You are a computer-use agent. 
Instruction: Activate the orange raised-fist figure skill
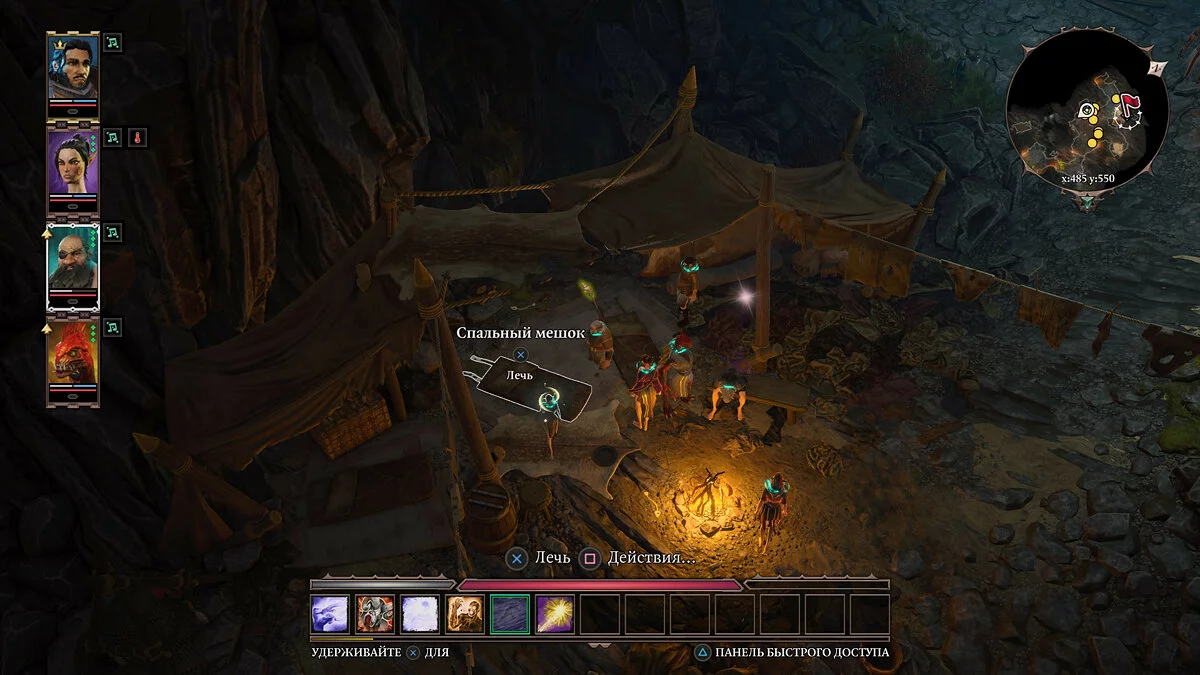[465, 614]
